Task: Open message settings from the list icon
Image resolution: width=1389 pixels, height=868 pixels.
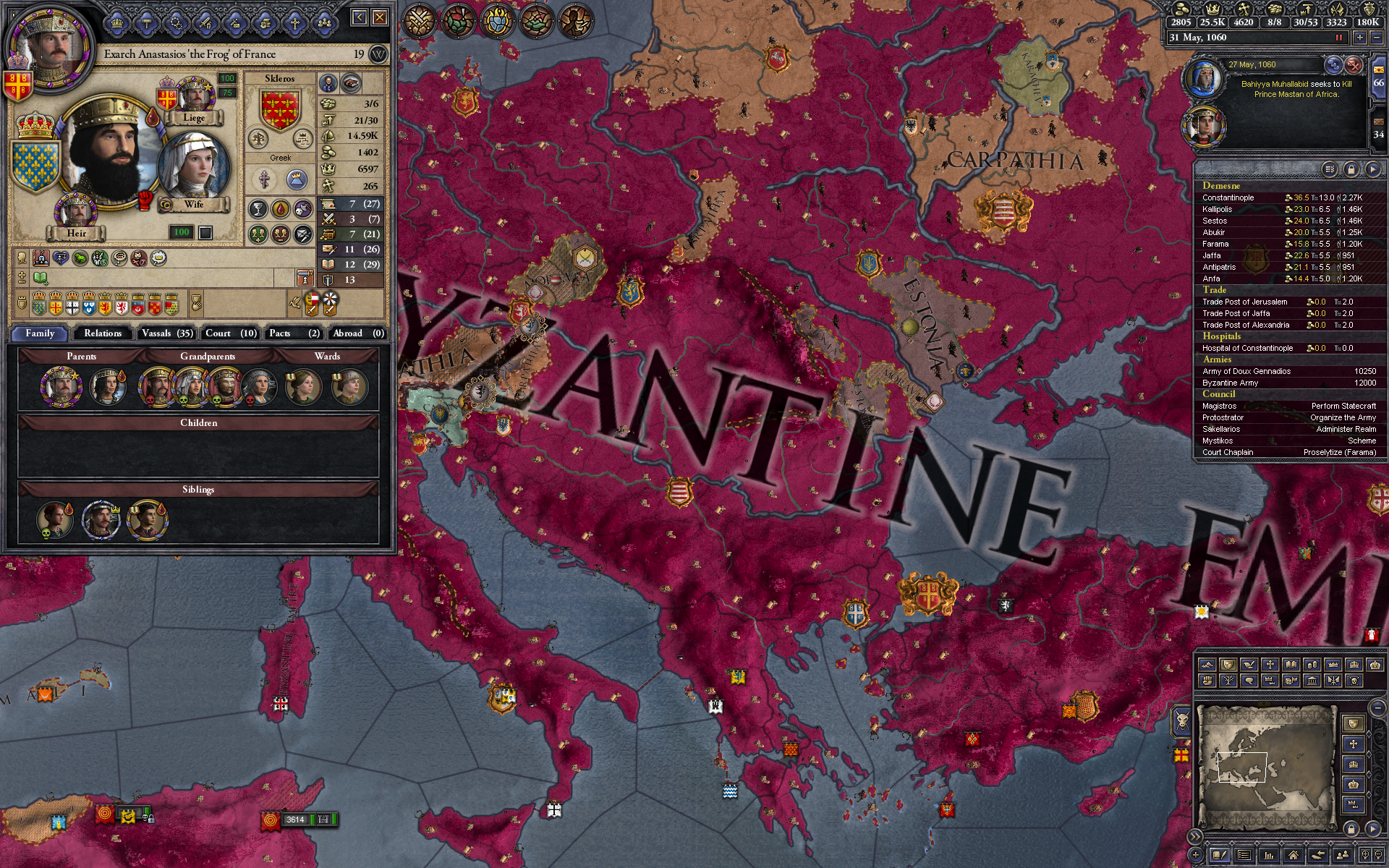Action: [x=1330, y=169]
